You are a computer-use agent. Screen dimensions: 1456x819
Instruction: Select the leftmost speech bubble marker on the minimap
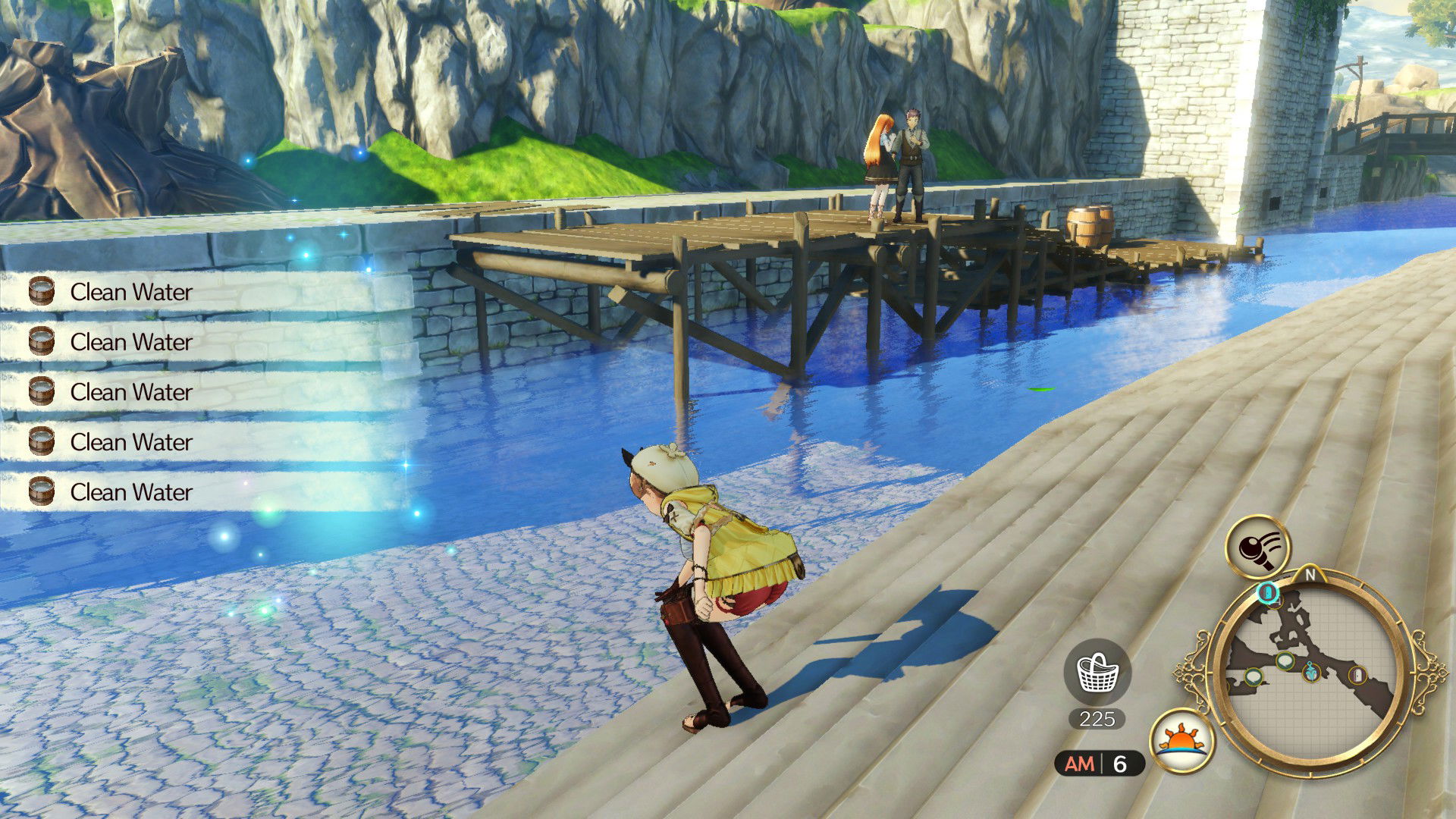point(1254,677)
